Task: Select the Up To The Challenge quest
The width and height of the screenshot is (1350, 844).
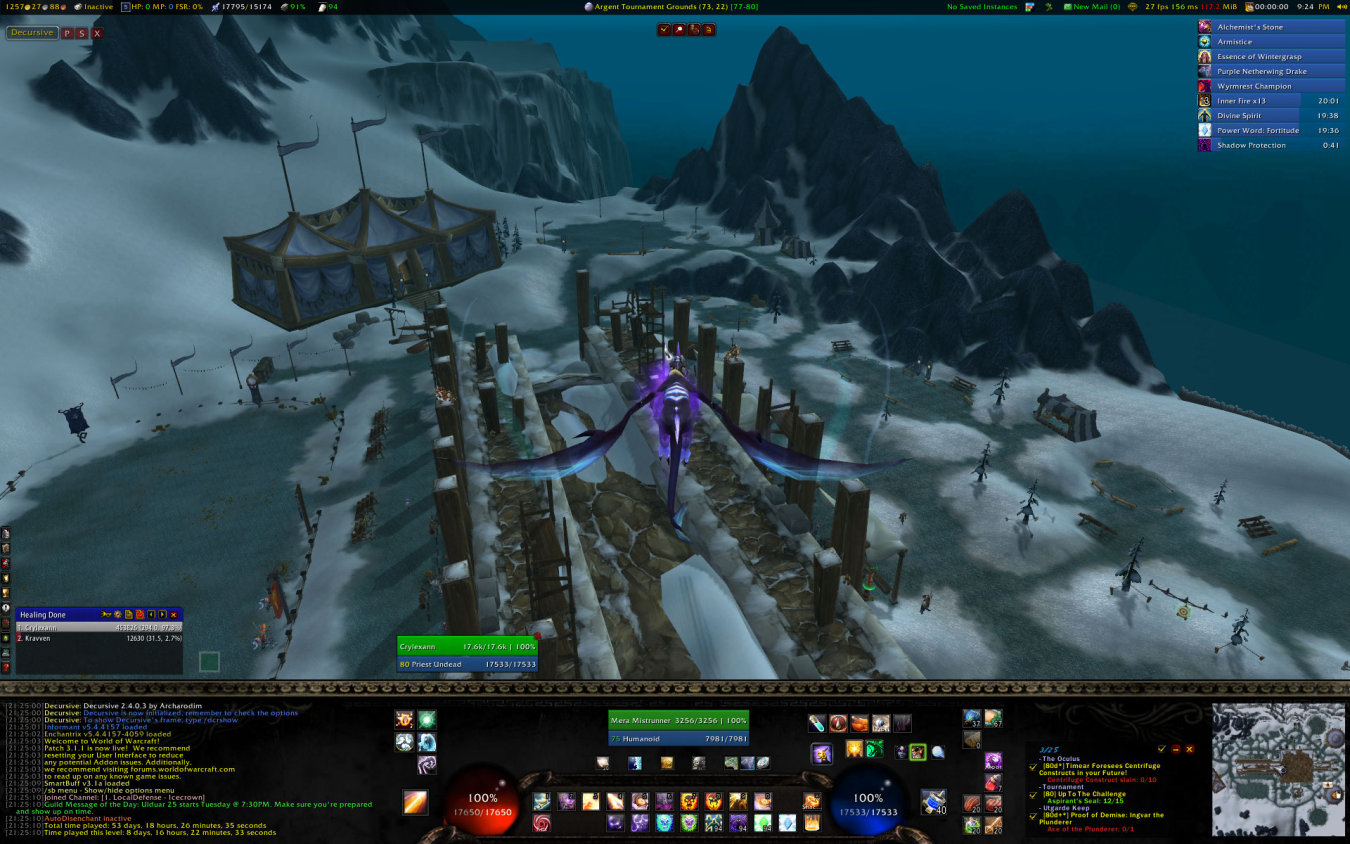Action: [1083, 794]
